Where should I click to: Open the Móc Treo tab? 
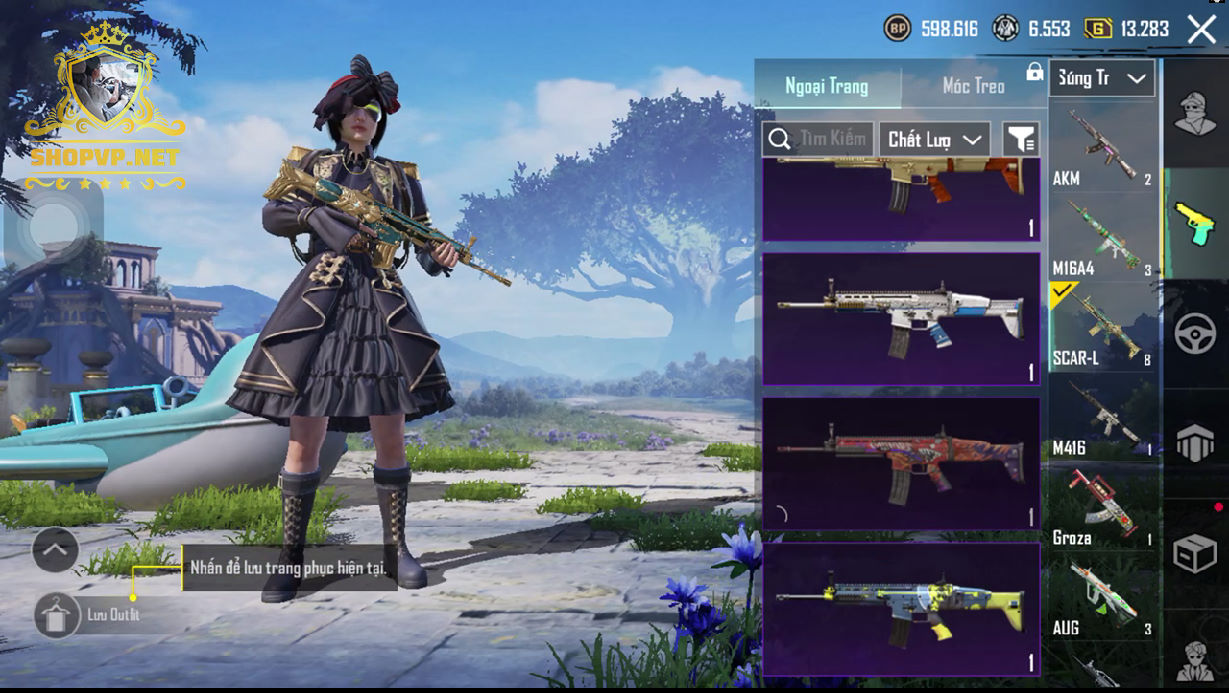[973, 86]
